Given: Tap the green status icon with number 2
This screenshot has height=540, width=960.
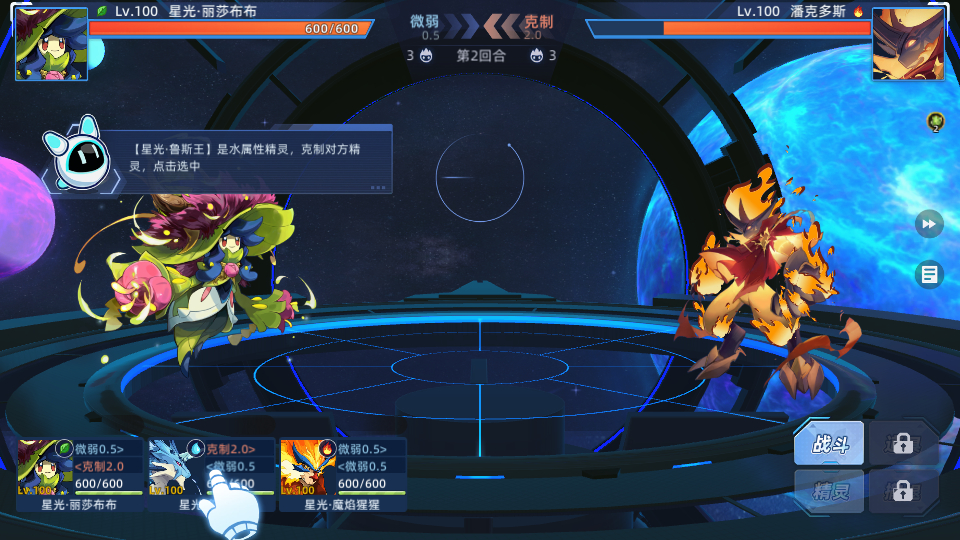Looking at the screenshot, I should pyautogui.click(x=936, y=122).
